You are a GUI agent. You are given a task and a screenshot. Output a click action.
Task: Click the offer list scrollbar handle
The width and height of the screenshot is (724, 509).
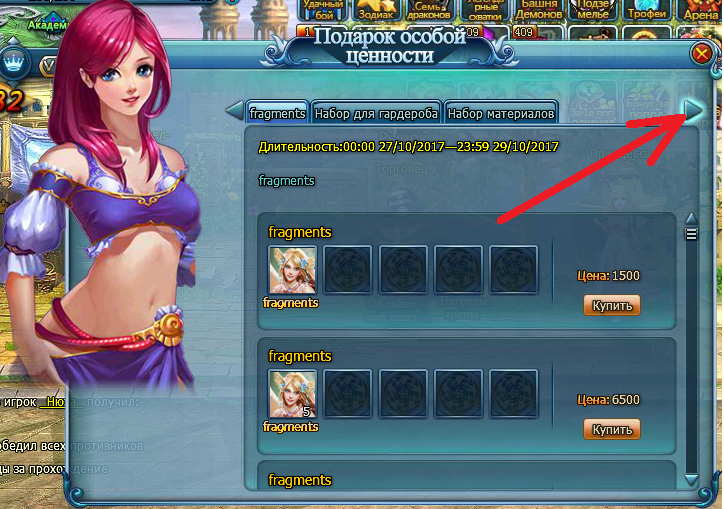(690, 234)
